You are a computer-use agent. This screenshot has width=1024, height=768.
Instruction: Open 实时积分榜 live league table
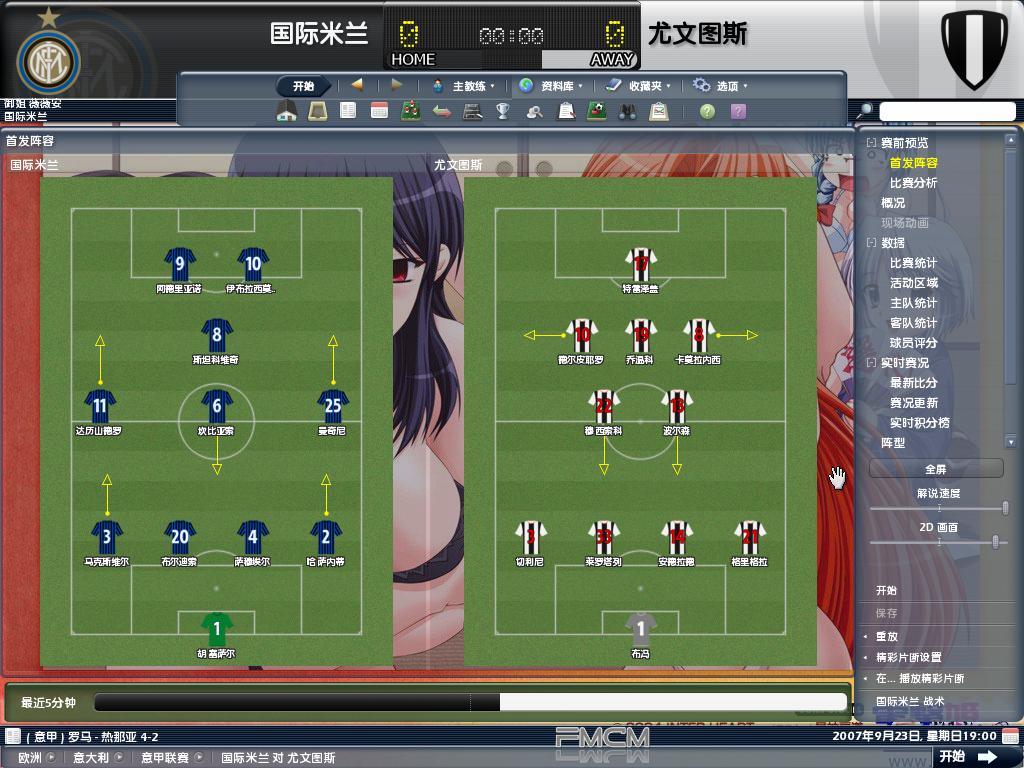click(919, 423)
